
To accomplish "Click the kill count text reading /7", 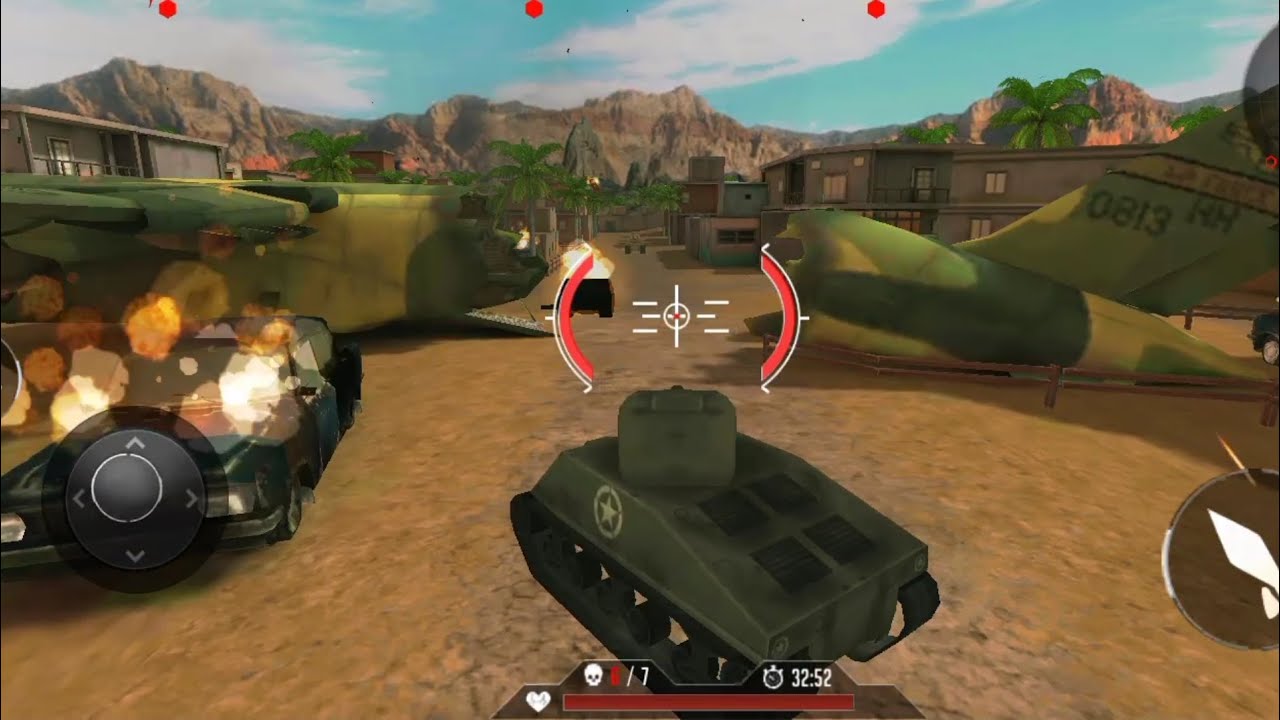I will pos(638,677).
